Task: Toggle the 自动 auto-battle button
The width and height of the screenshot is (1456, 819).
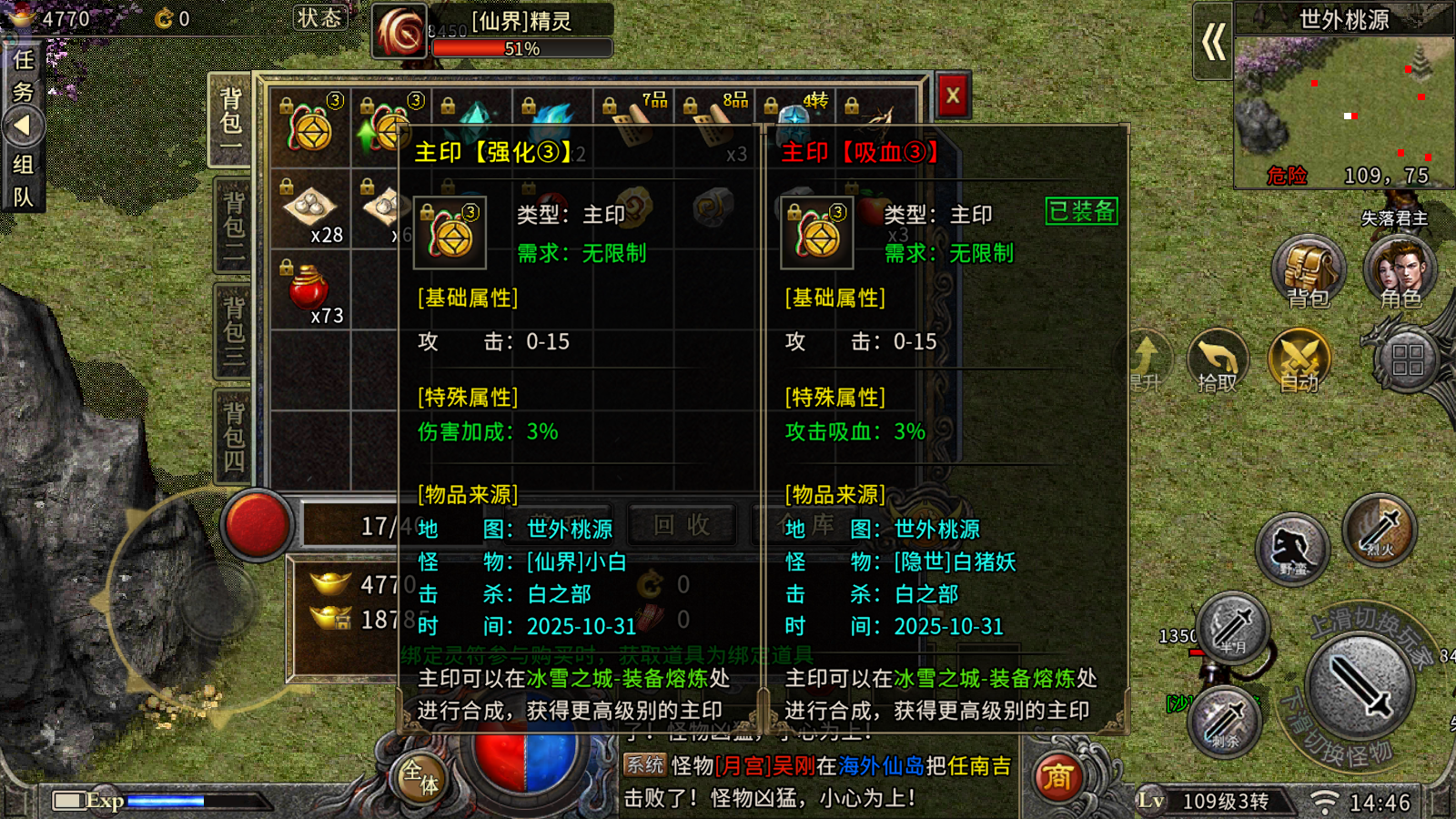Action: pyautogui.click(x=1299, y=361)
